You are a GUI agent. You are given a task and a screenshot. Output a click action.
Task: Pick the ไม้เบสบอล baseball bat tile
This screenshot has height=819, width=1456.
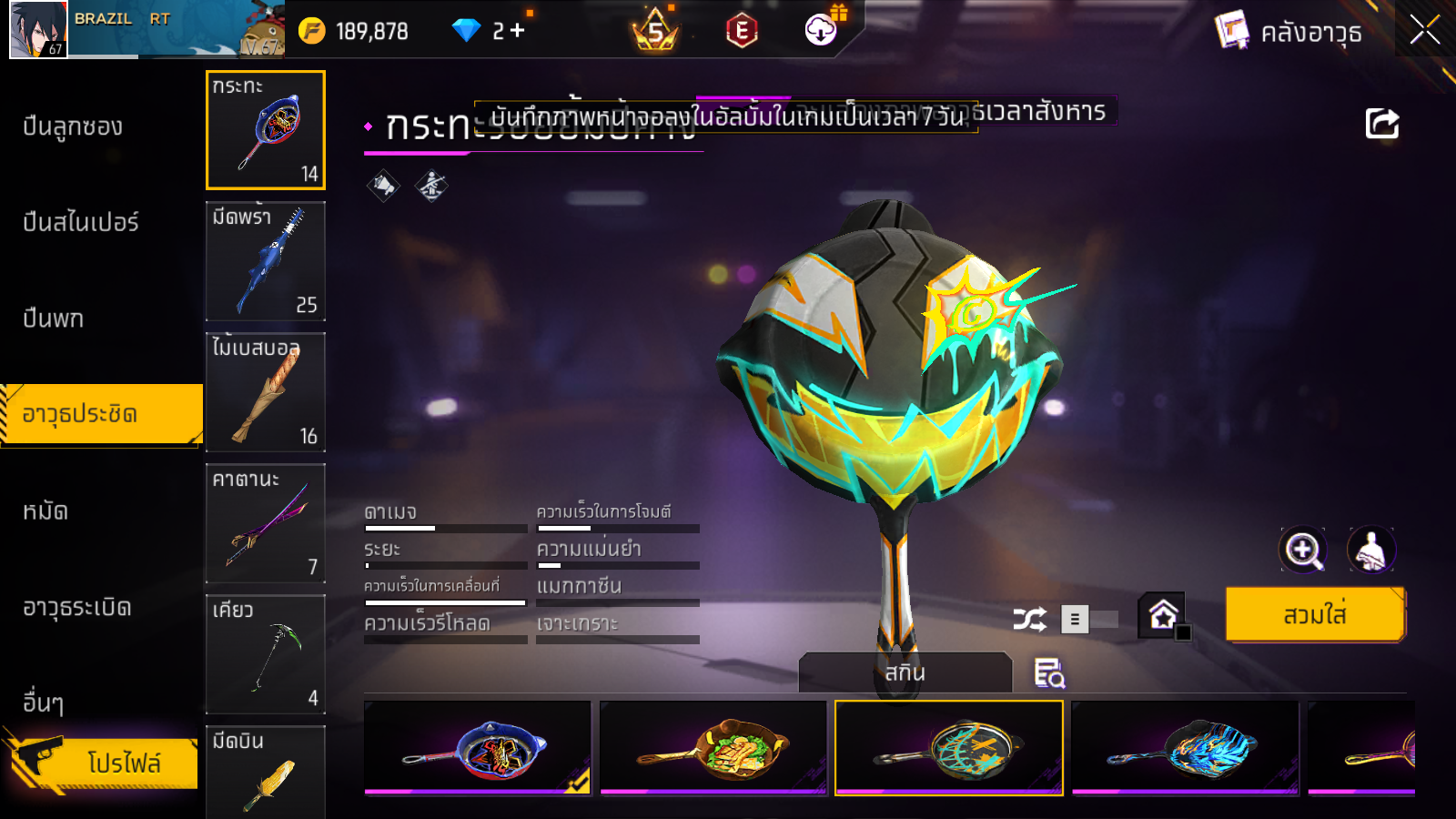(x=266, y=392)
